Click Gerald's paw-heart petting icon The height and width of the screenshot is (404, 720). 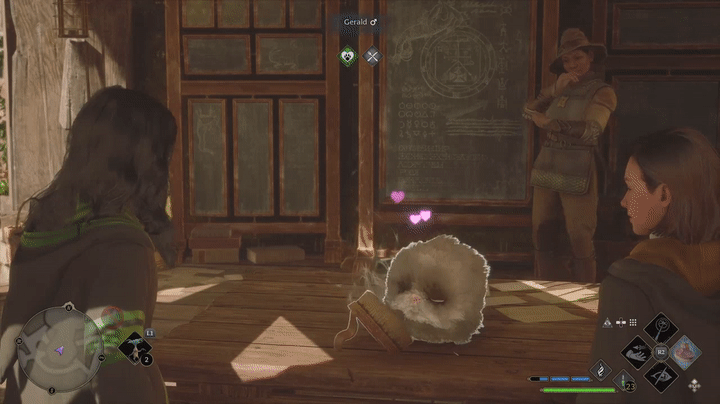pos(347,57)
